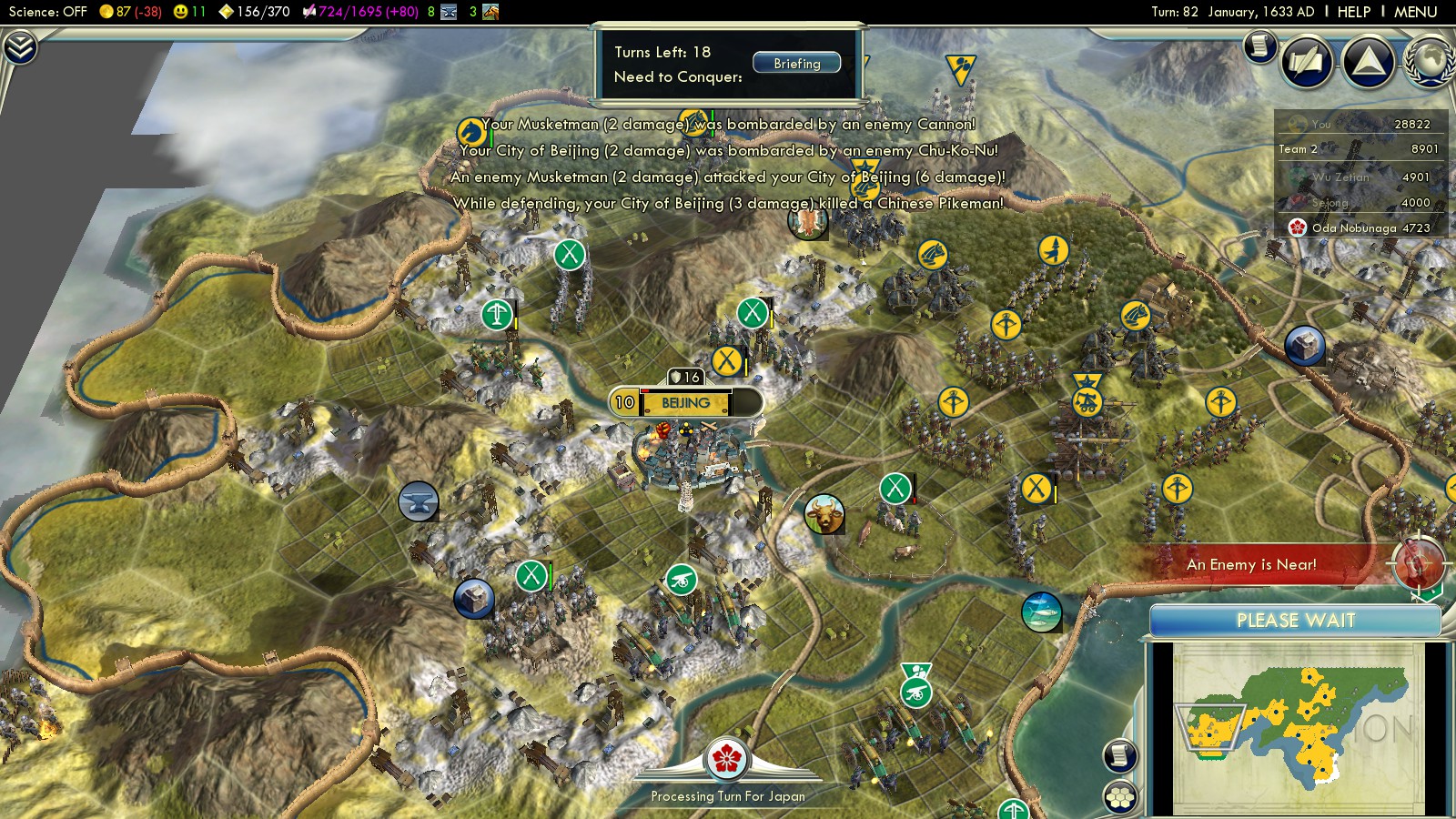The width and height of the screenshot is (1456, 819).
Task: Open the triangle advisors button
Action: pos(1369,62)
